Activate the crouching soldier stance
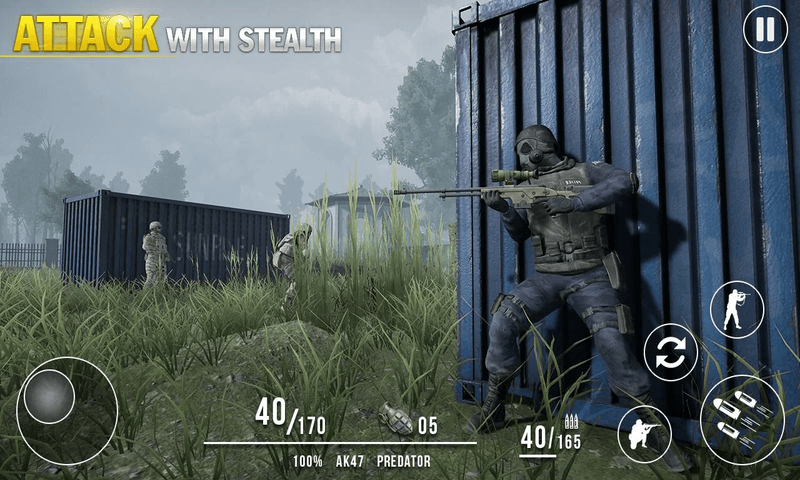This screenshot has width=800, height=480. click(644, 433)
